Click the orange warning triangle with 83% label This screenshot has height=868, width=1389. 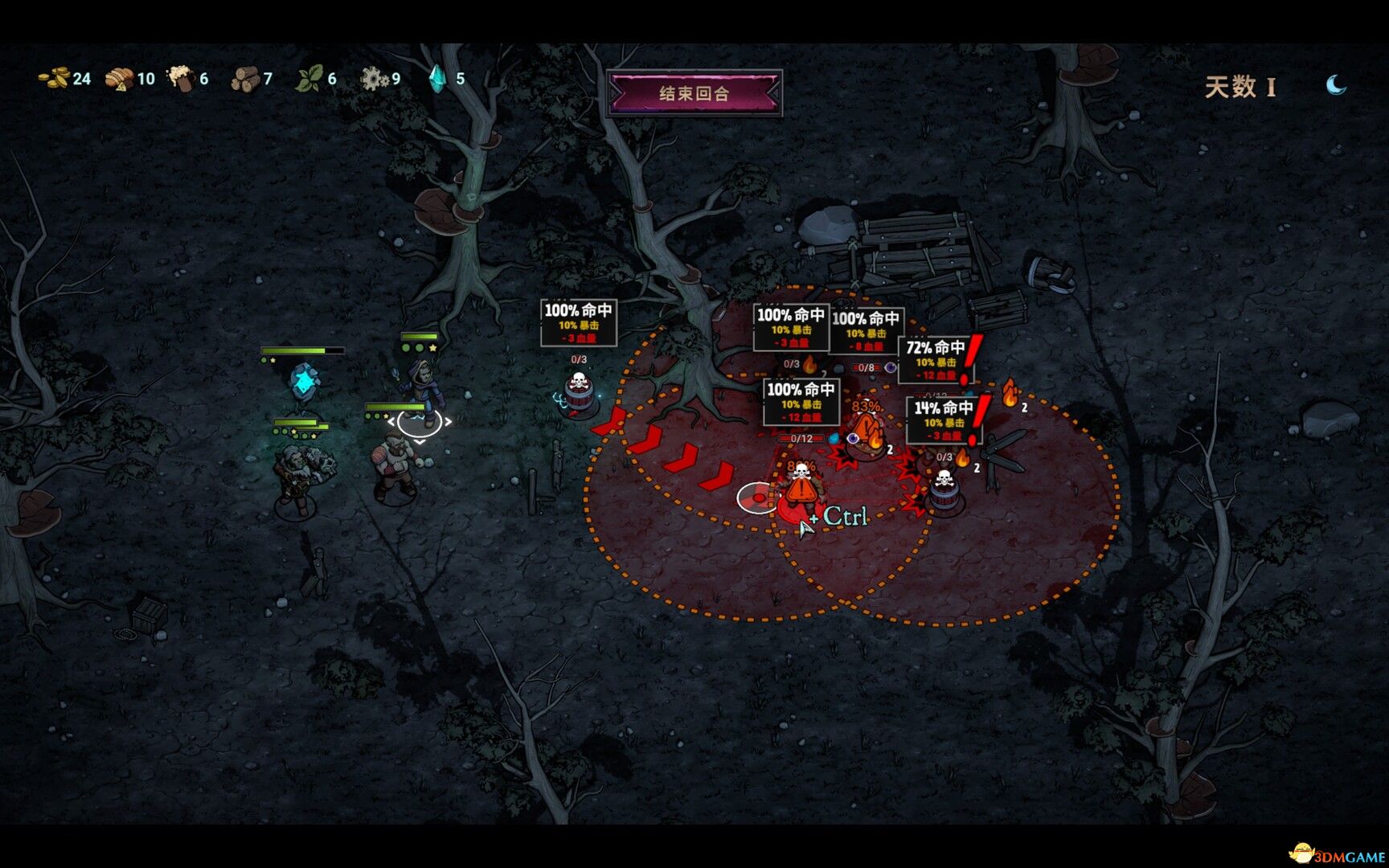[867, 424]
